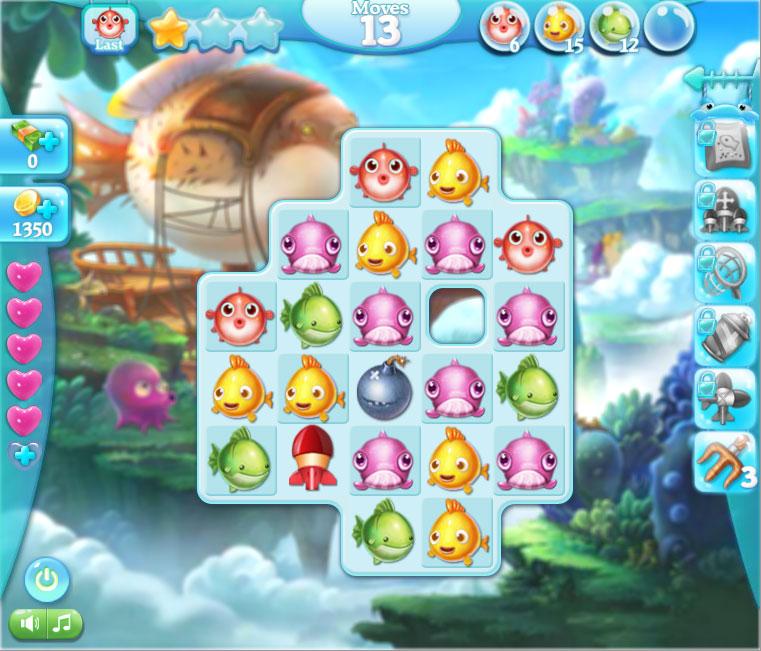Image resolution: width=761 pixels, height=651 pixels.
Task: Select the locked treasure map booster
Action: click(x=726, y=148)
